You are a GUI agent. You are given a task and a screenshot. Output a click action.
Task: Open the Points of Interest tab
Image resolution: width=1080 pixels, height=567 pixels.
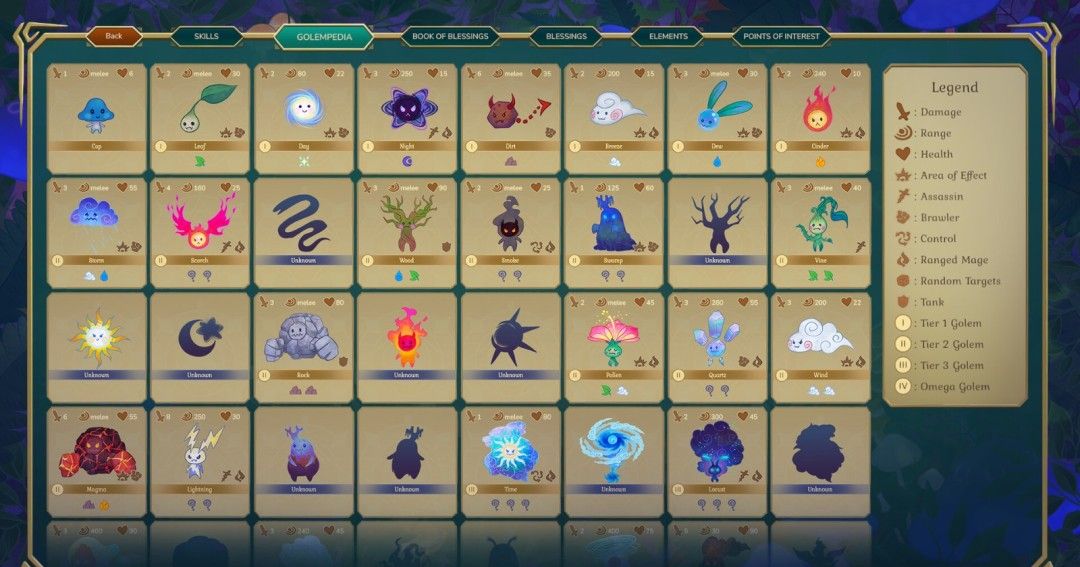[781, 36]
